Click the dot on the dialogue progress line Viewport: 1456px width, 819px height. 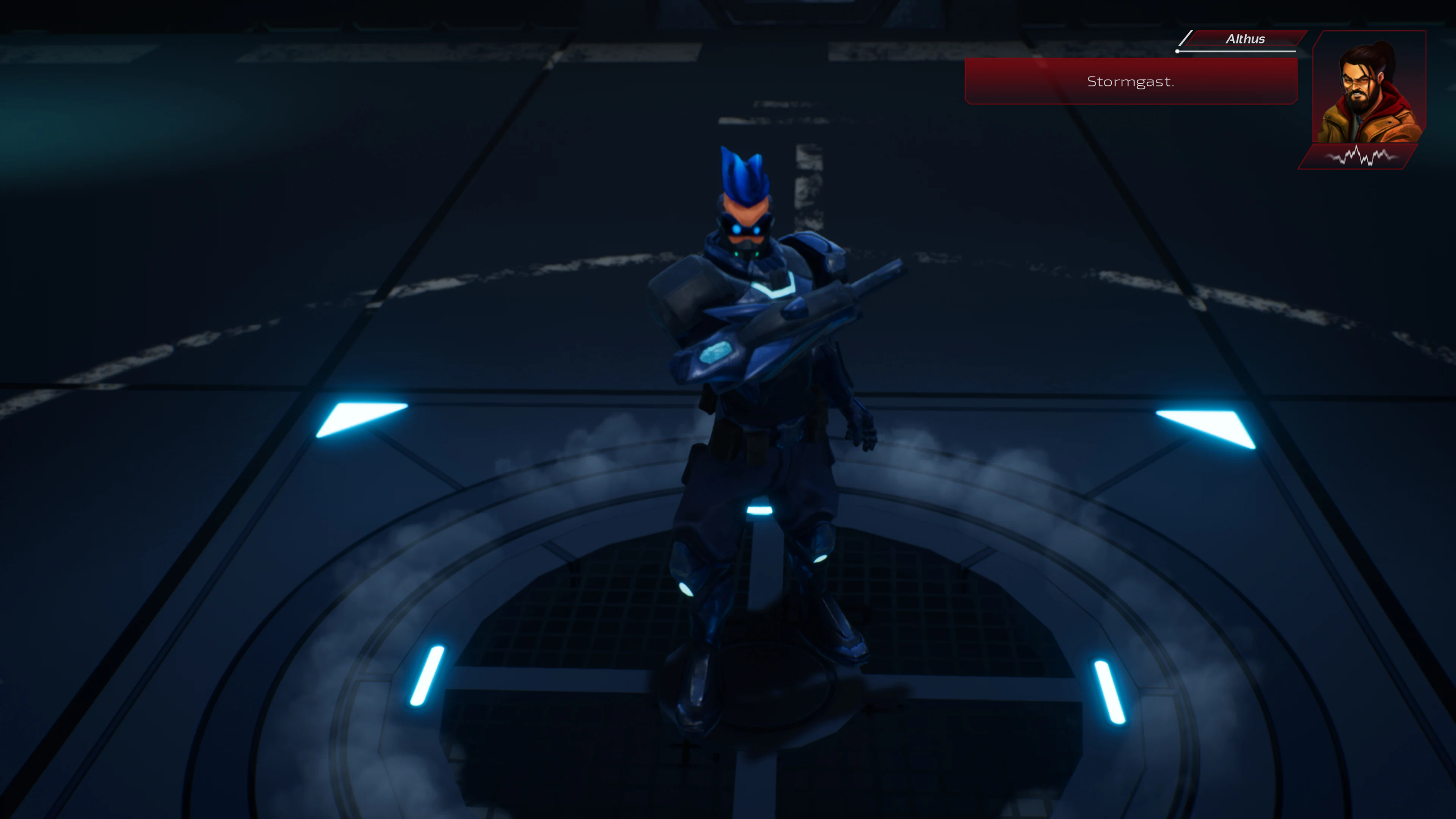point(1177,52)
